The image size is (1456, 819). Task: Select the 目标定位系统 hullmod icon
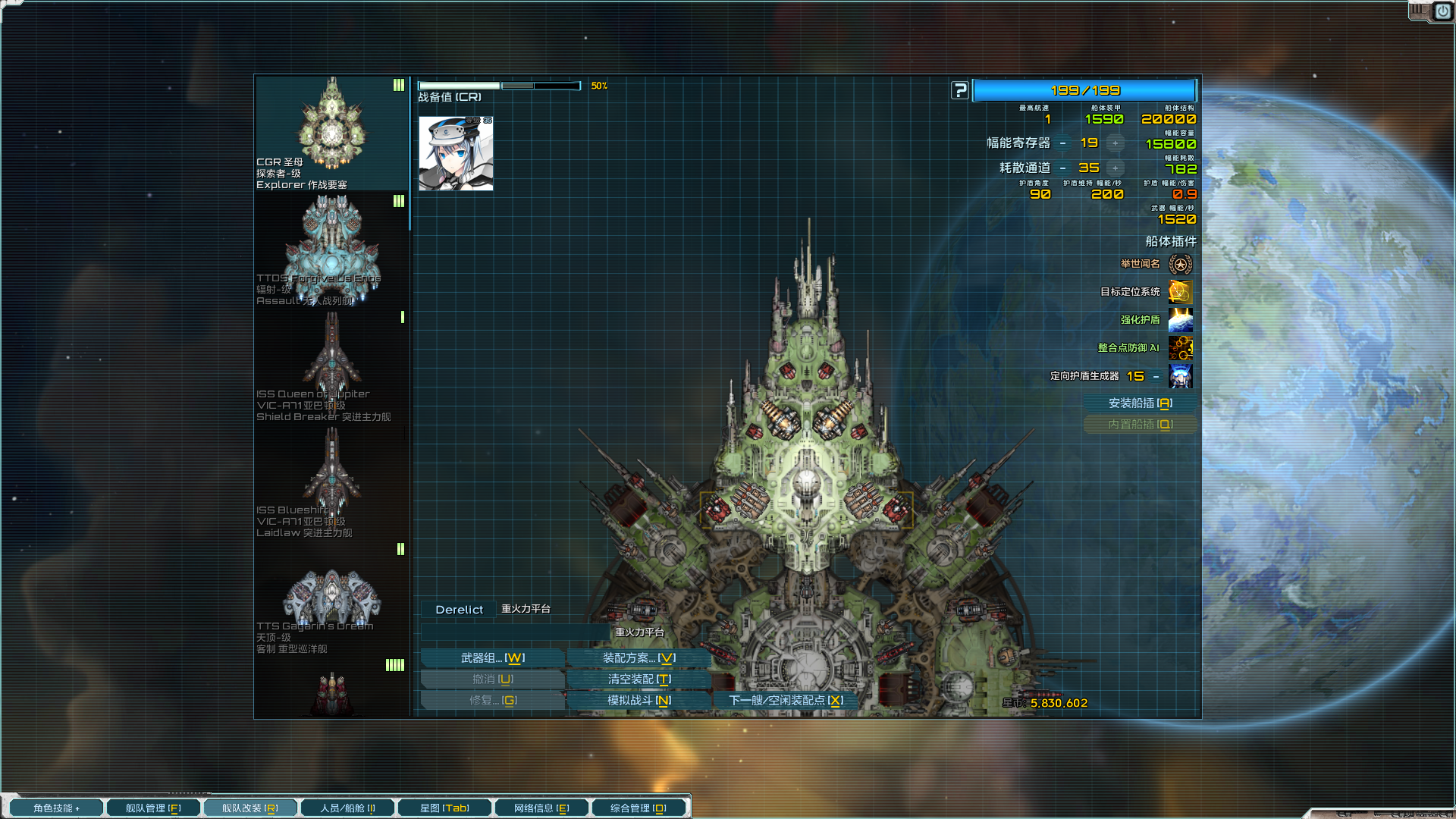[1182, 293]
